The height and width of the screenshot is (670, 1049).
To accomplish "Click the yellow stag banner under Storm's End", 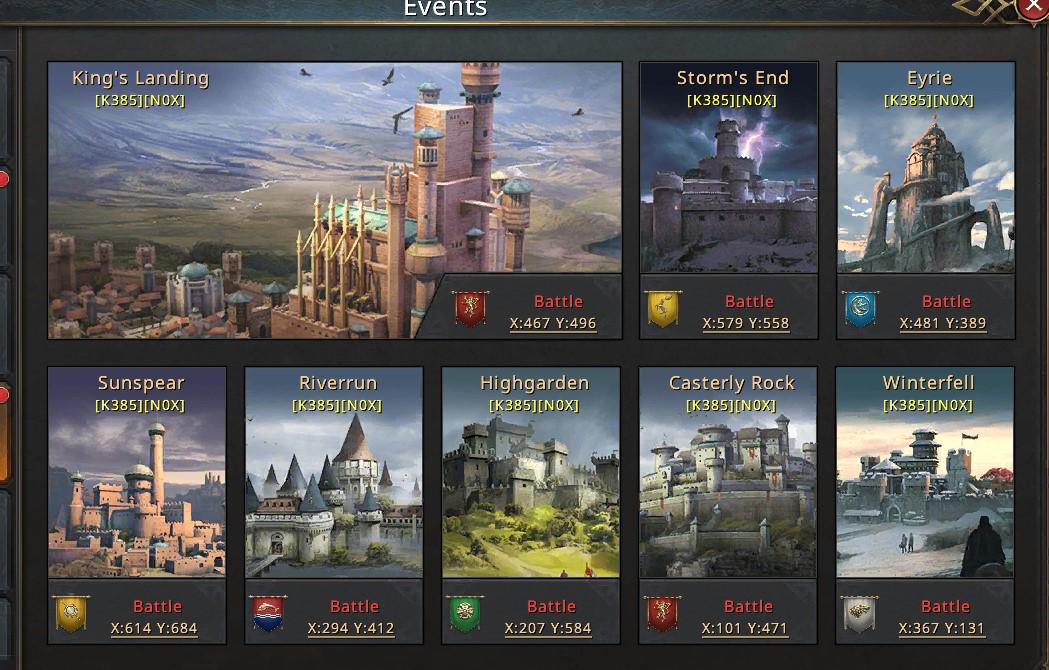I will pyautogui.click(x=662, y=309).
